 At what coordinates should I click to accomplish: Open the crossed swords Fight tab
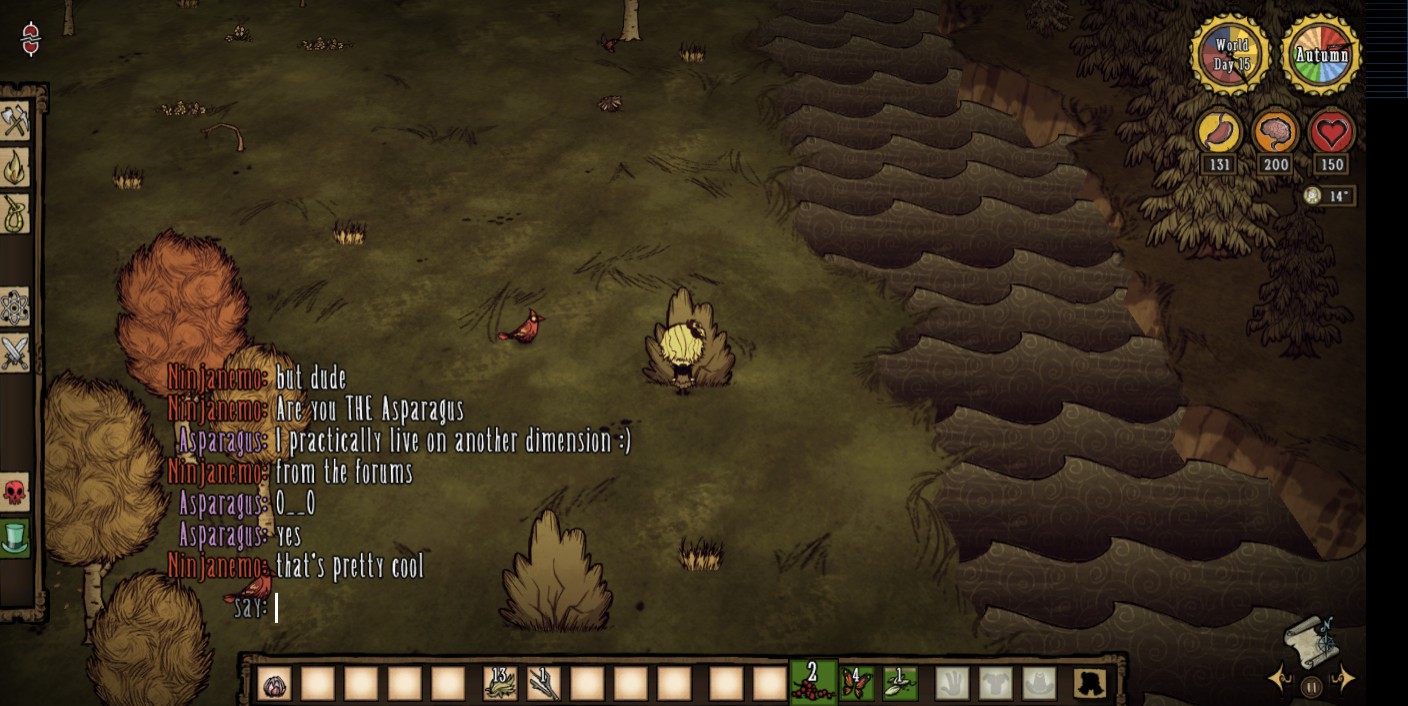pyautogui.click(x=14, y=353)
